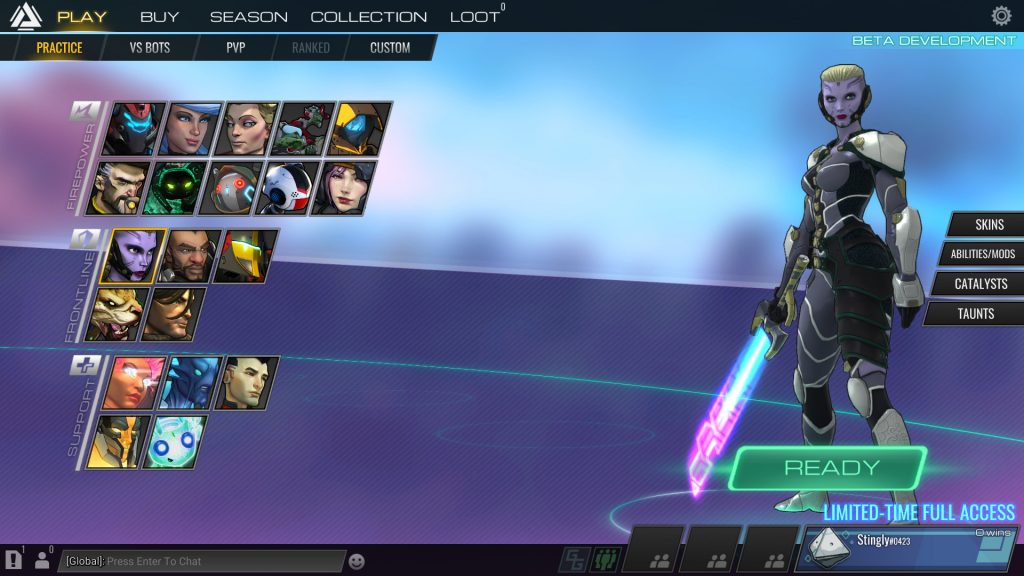Viewport: 1024px width, 576px height.
Task: Open the emoji smiley picker
Action: (x=357, y=561)
